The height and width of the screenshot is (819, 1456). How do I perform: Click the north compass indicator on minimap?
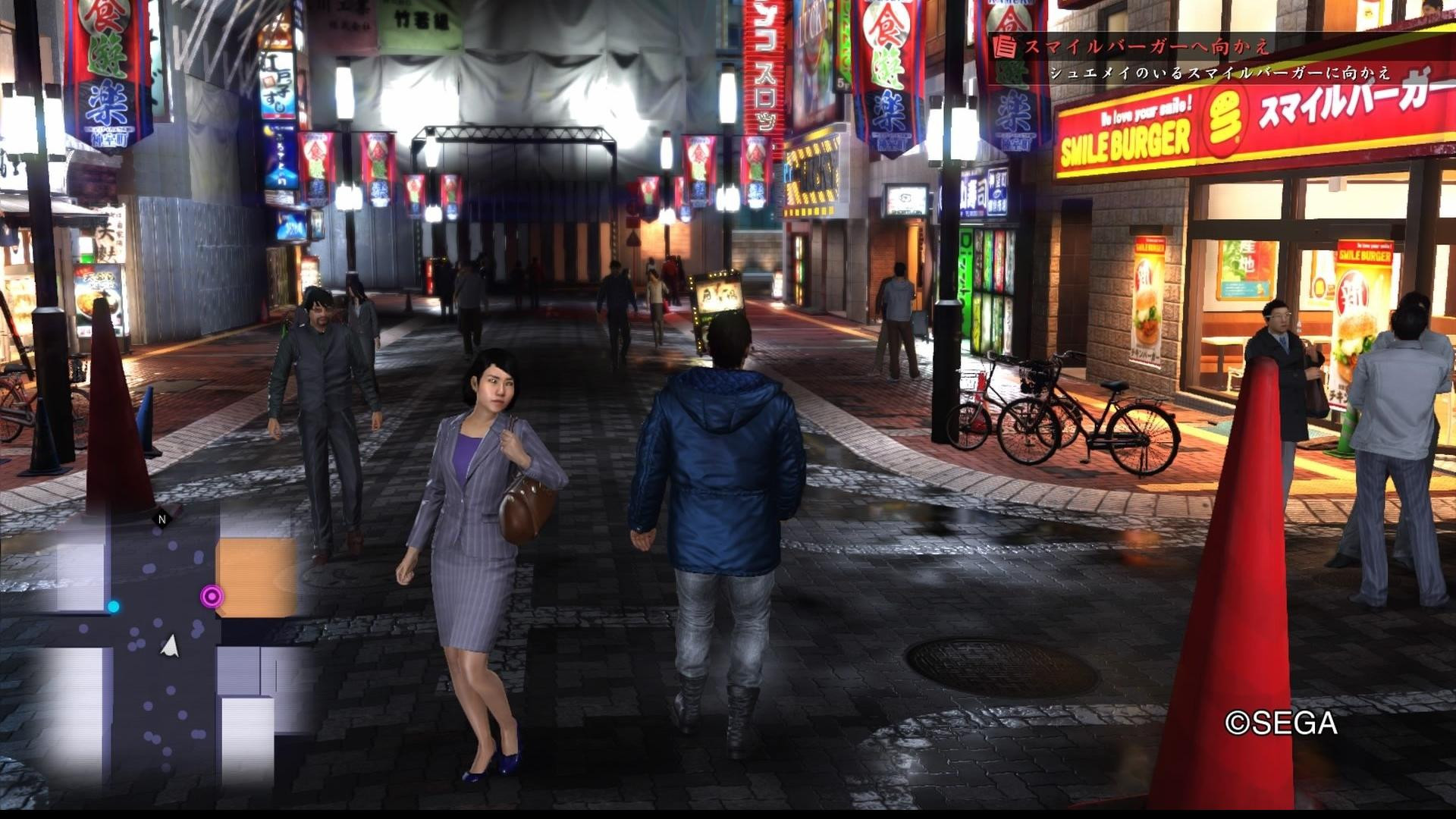tap(162, 519)
